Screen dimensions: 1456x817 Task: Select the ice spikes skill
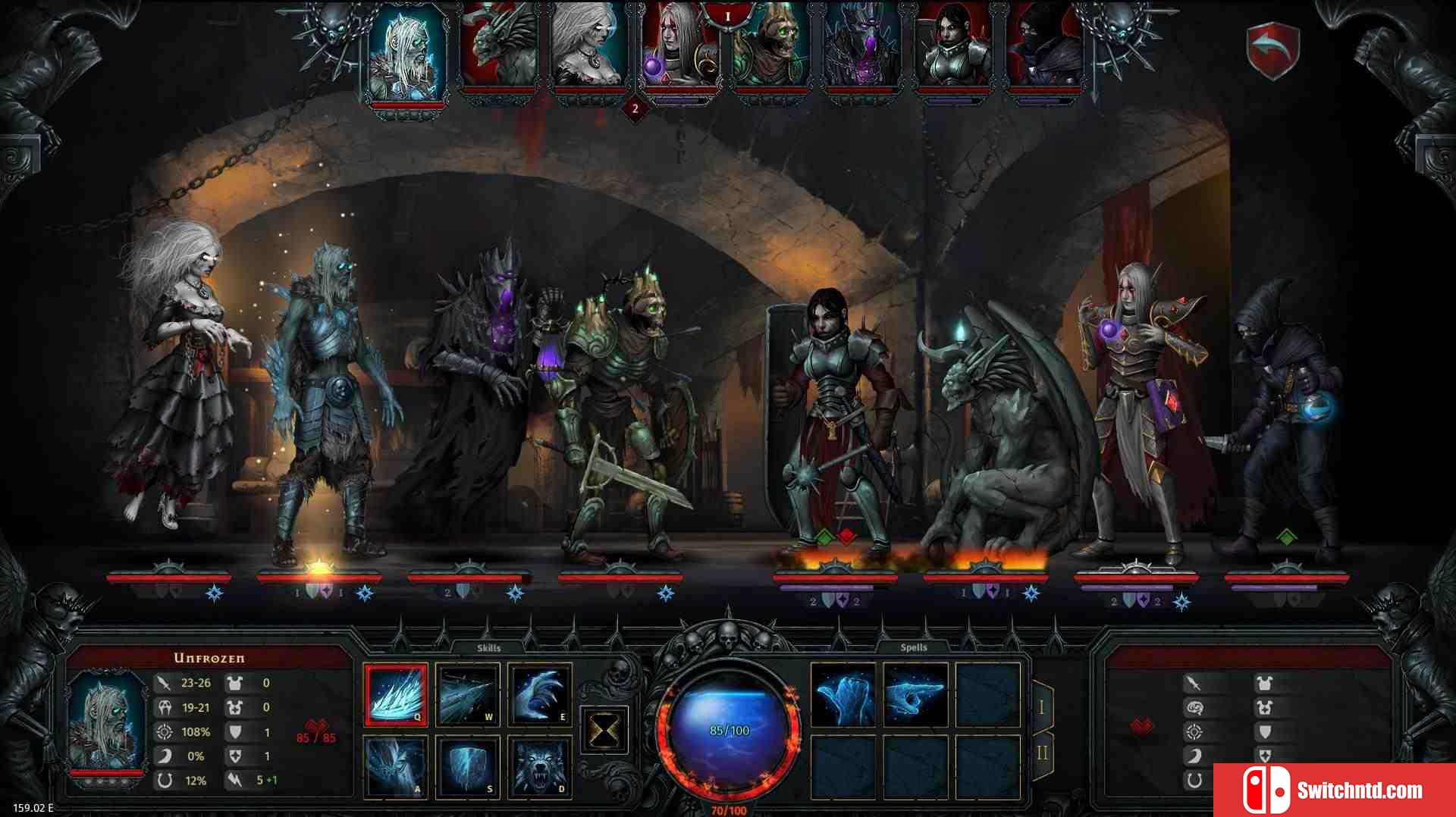pyautogui.click(x=395, y=694)
